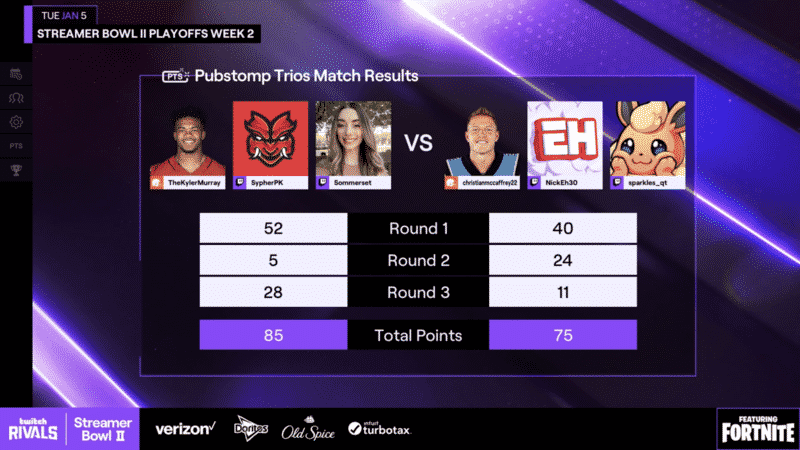Click the Old Spice sponsor logo
The height and width of the screenshot is (450, 800).
pyautogui.click(x=307, y=428)
